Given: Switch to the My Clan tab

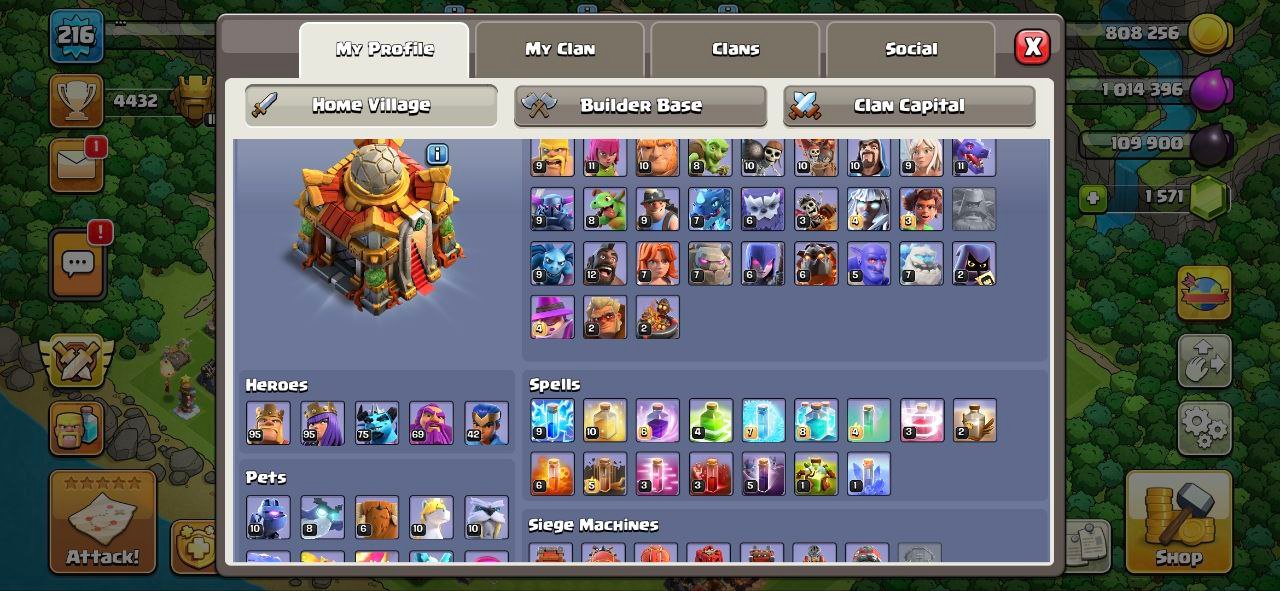Looking at the screenshot, I should click(560, 49).
